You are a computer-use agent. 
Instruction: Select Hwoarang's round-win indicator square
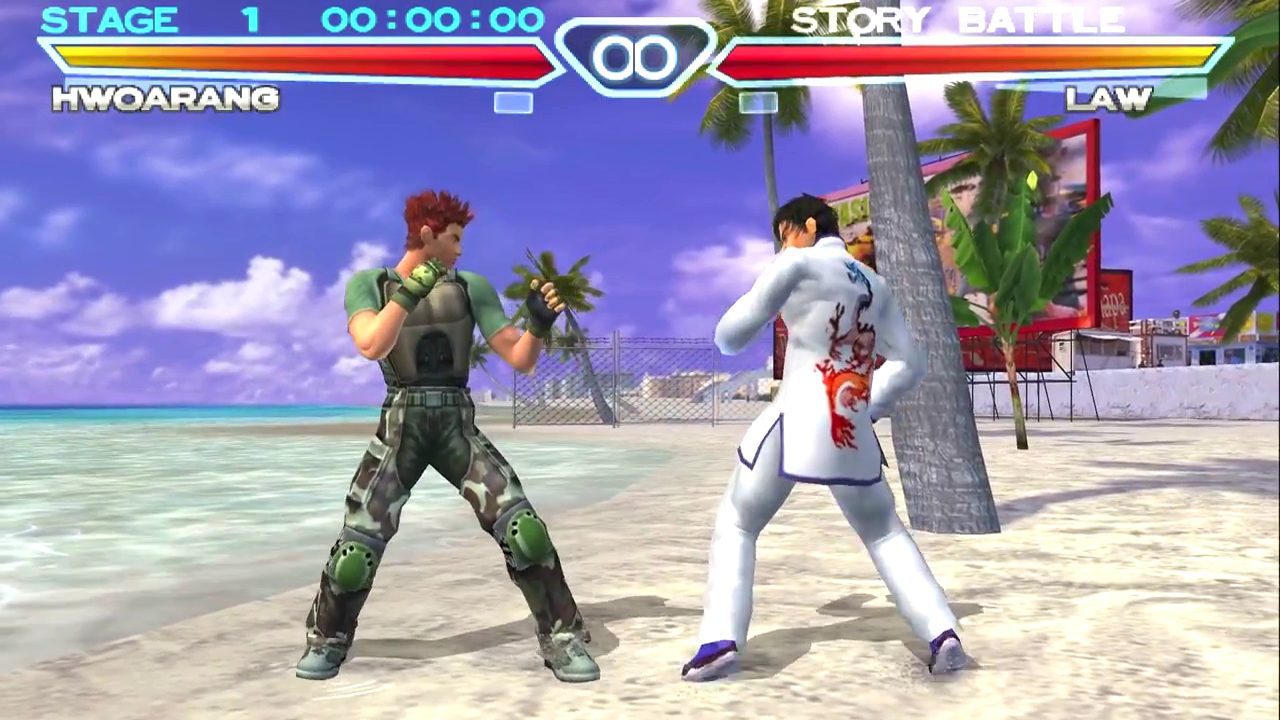pos(511,103)
